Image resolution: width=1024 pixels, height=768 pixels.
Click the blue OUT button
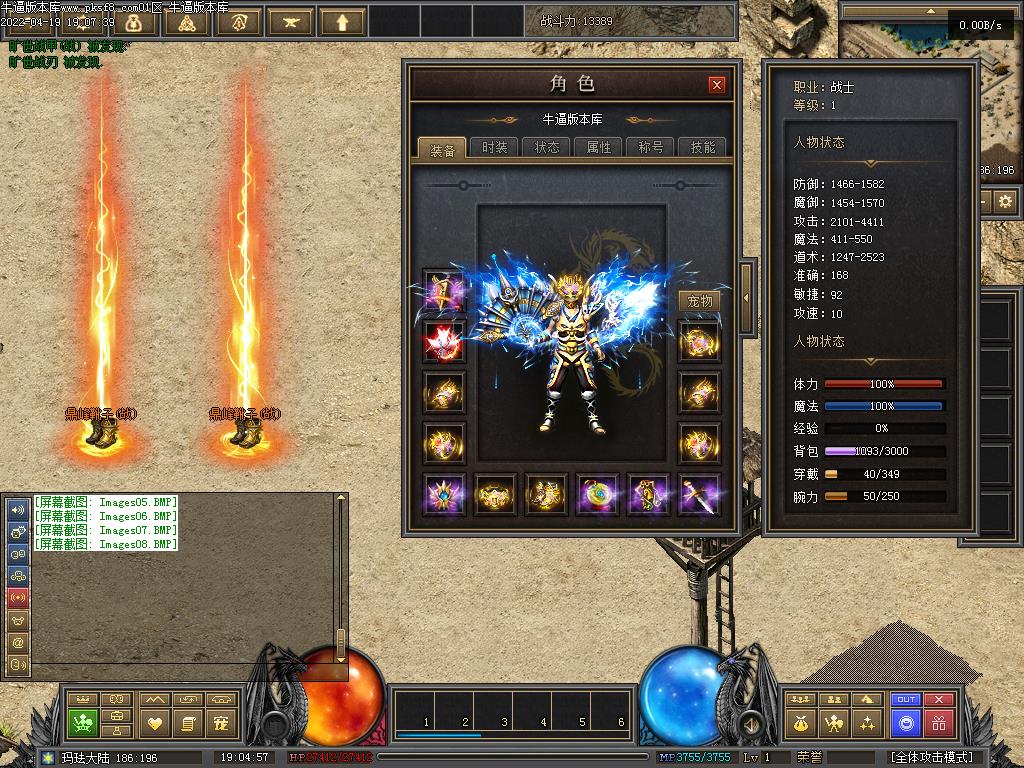click(906, 700)
